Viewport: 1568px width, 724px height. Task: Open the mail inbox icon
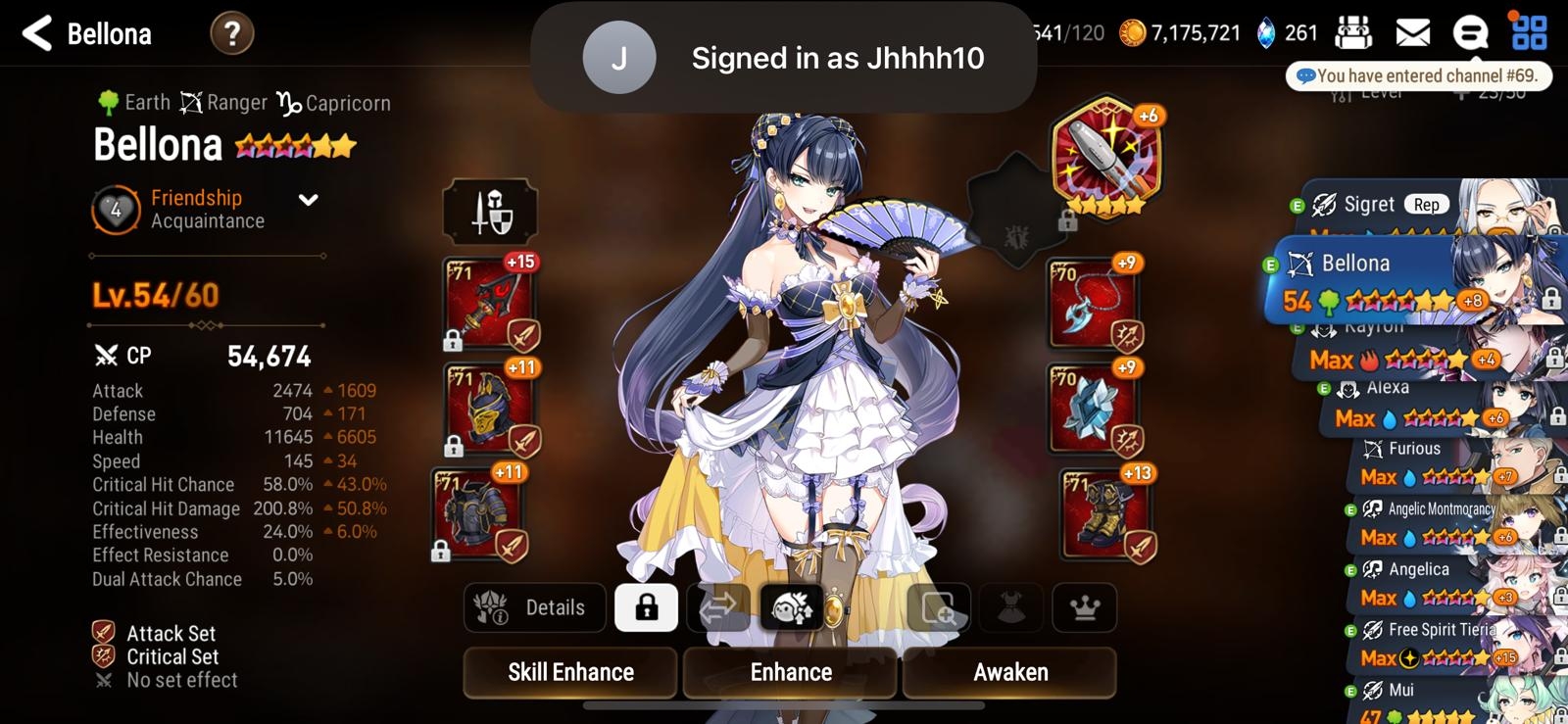point(1412,32)
